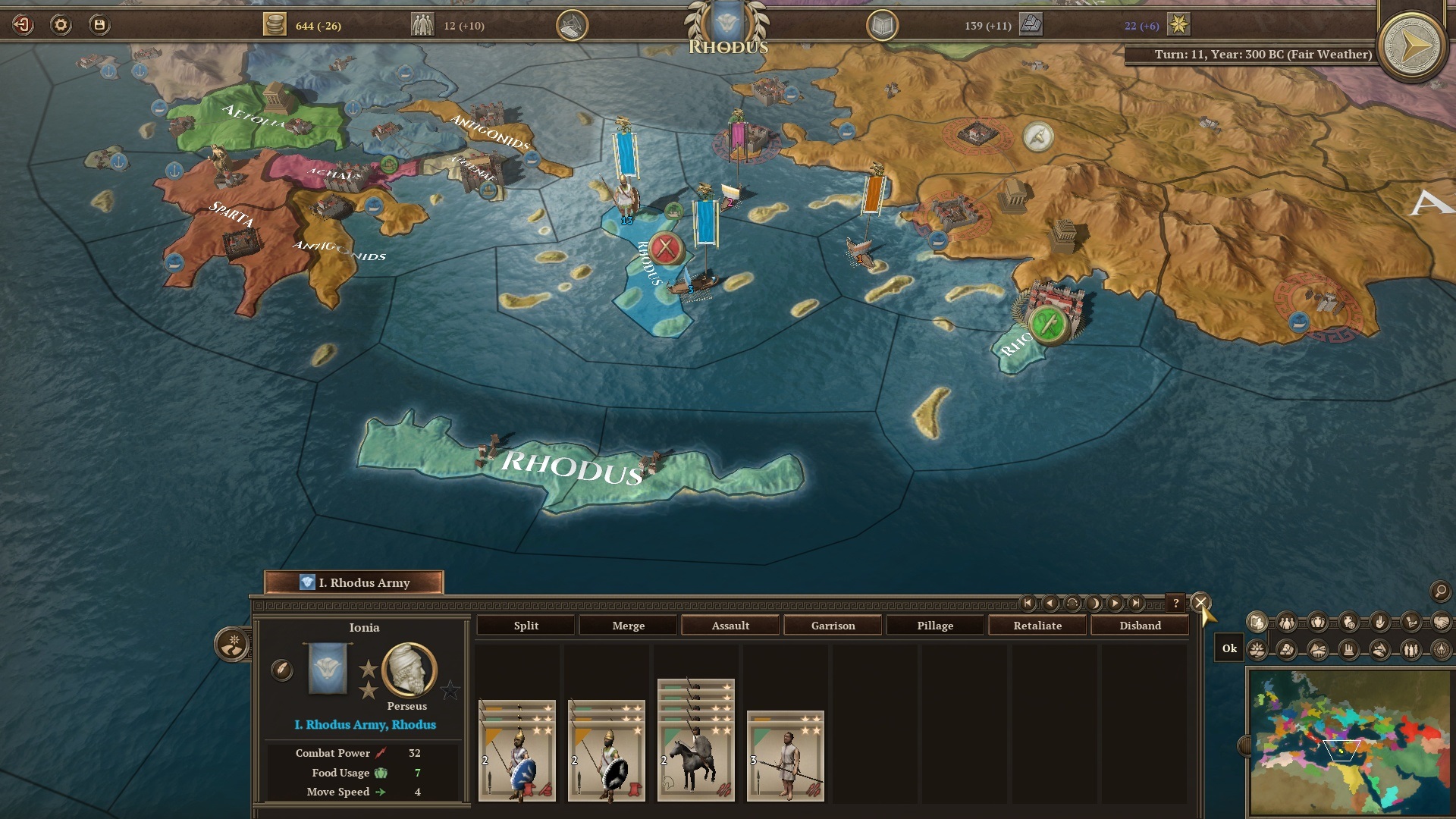Confirm with the Ok button
Viewport: 1456px width, 819px height.
pos(1229,648)
